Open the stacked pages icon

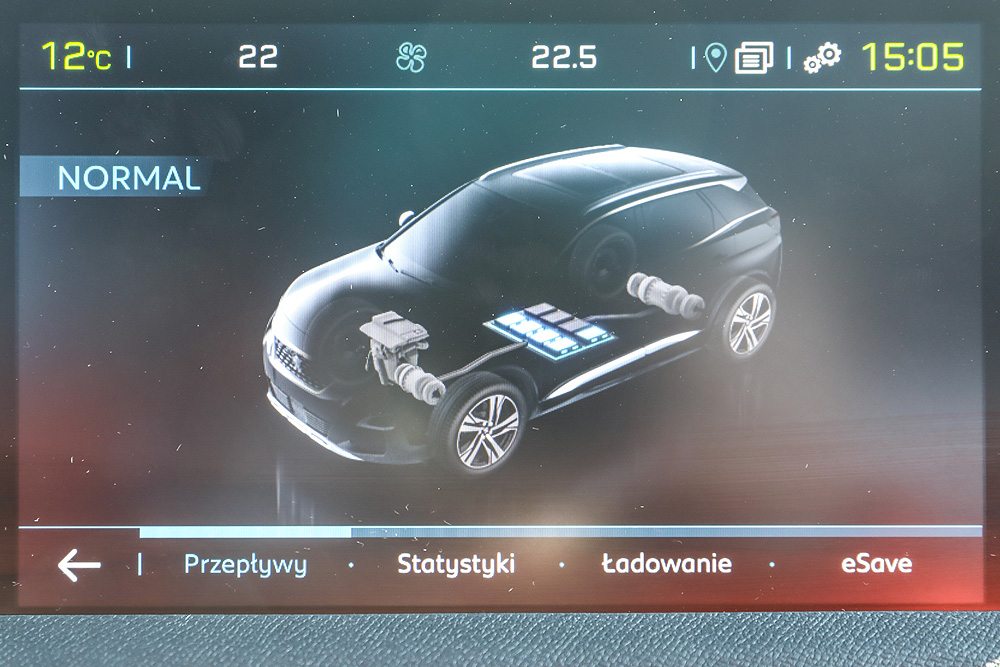tap(754, 58)
